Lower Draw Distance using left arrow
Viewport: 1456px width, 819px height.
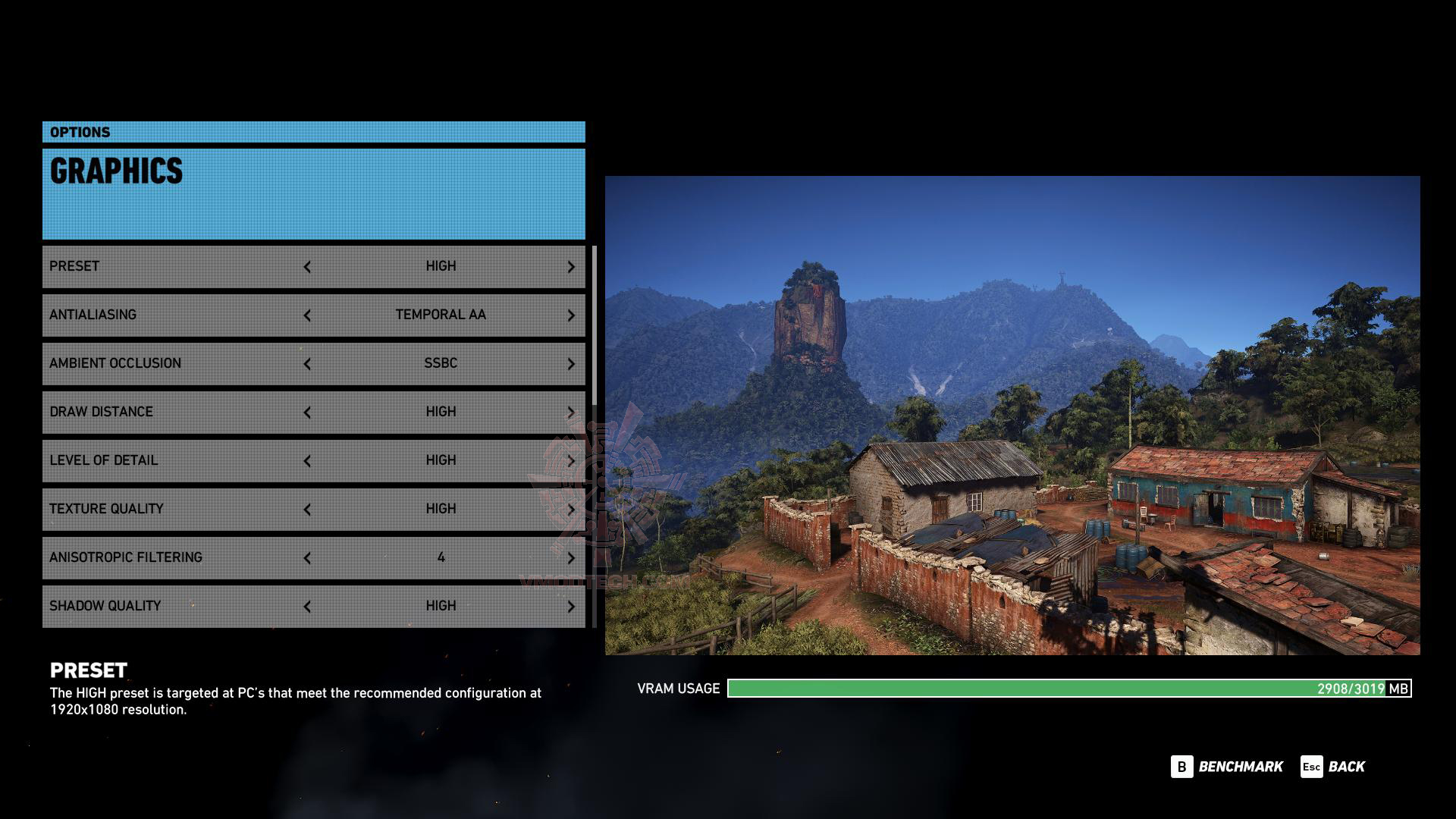[307, 413]
